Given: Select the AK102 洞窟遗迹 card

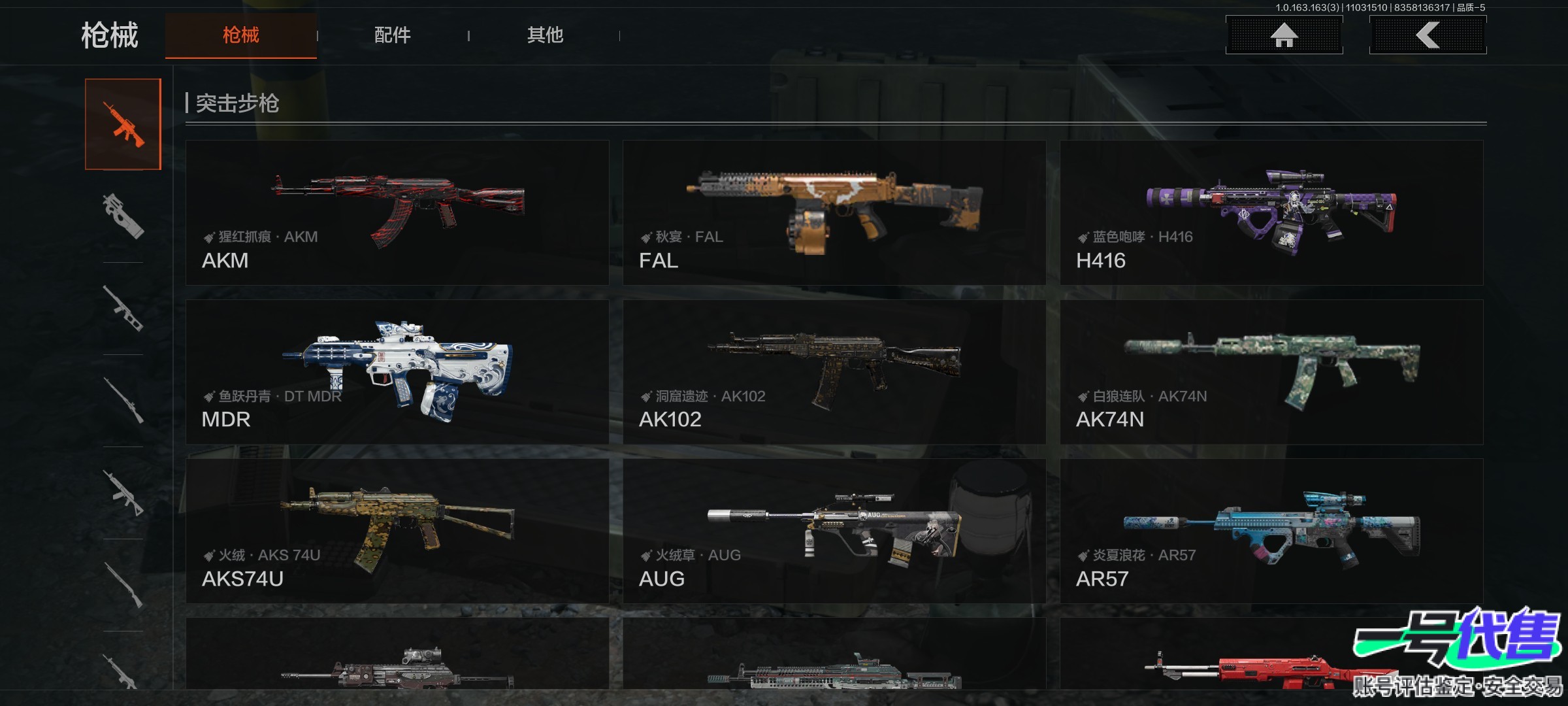Looking at the screenshot, I should click(834, 372).
